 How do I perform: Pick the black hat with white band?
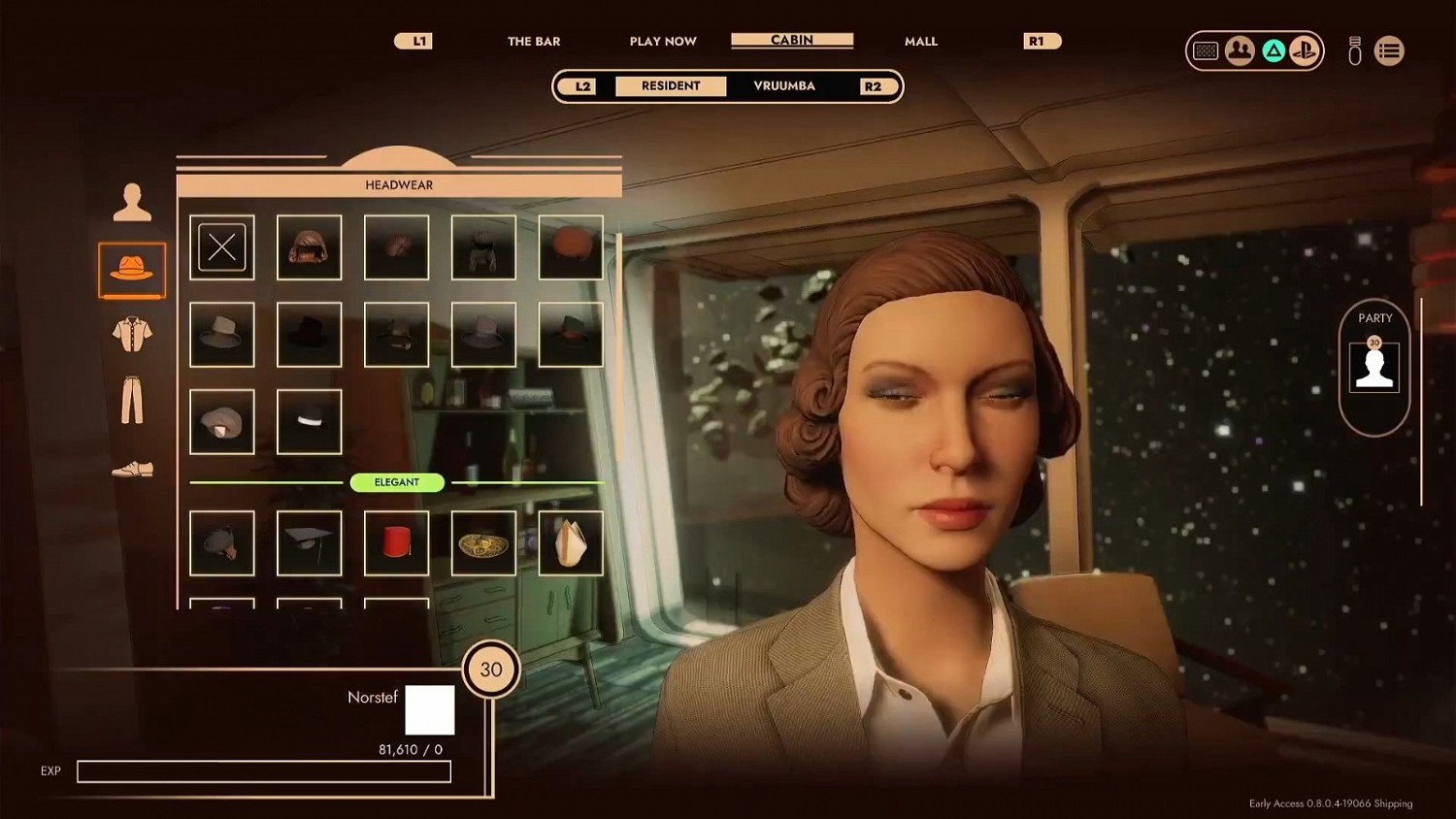(310, 422)
